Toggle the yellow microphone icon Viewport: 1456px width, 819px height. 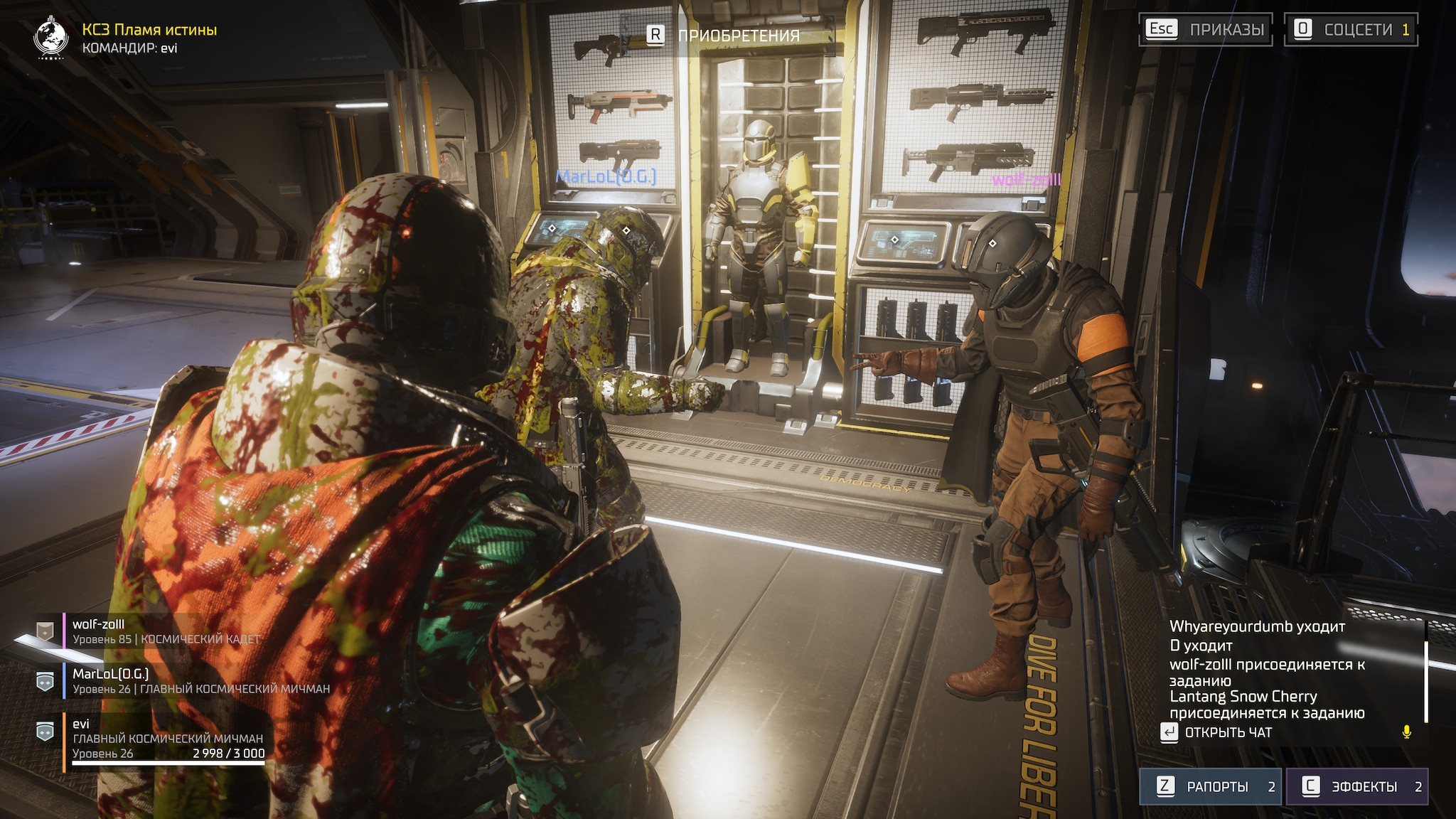[1406, 732]
